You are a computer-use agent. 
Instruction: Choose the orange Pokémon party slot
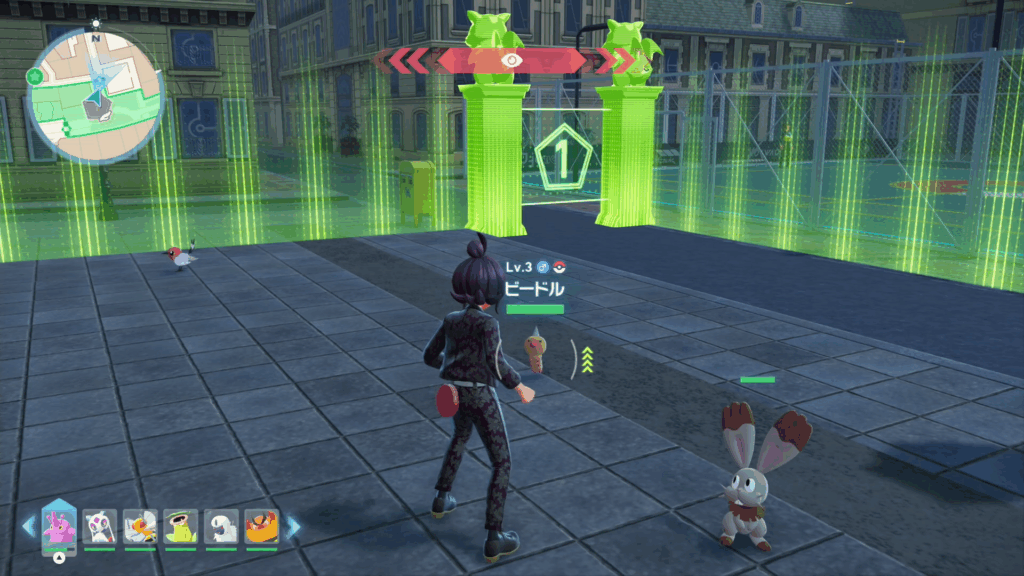coord(261,526)
